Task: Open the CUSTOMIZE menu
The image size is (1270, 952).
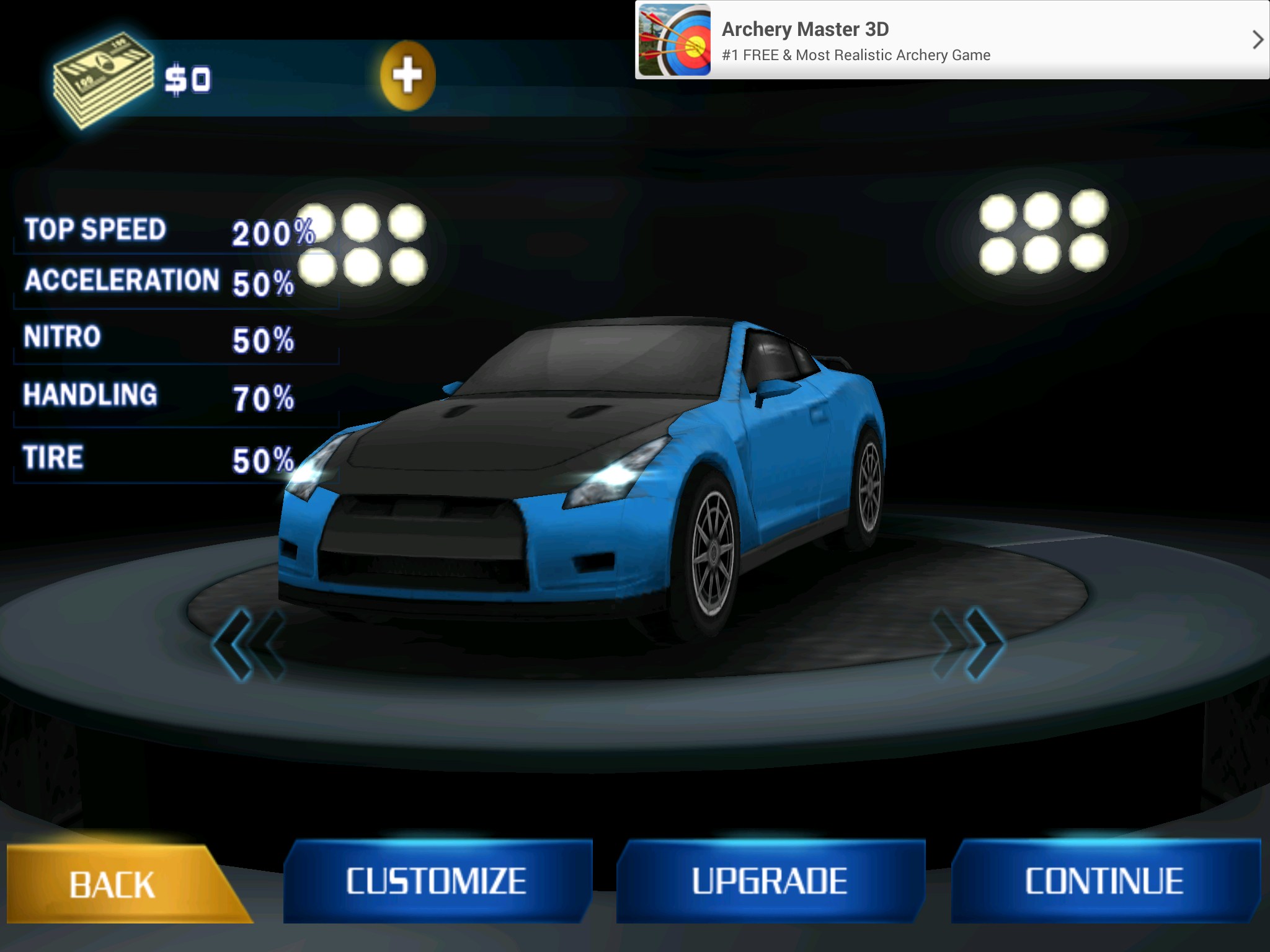Action: click(x=437, y=881)
